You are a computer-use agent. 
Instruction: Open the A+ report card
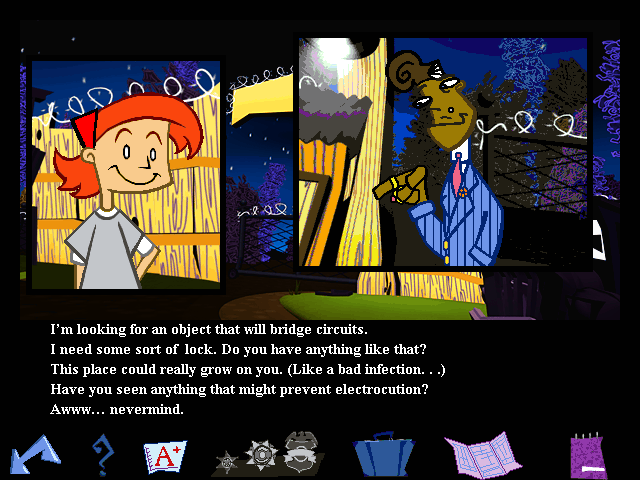[165, 457]
